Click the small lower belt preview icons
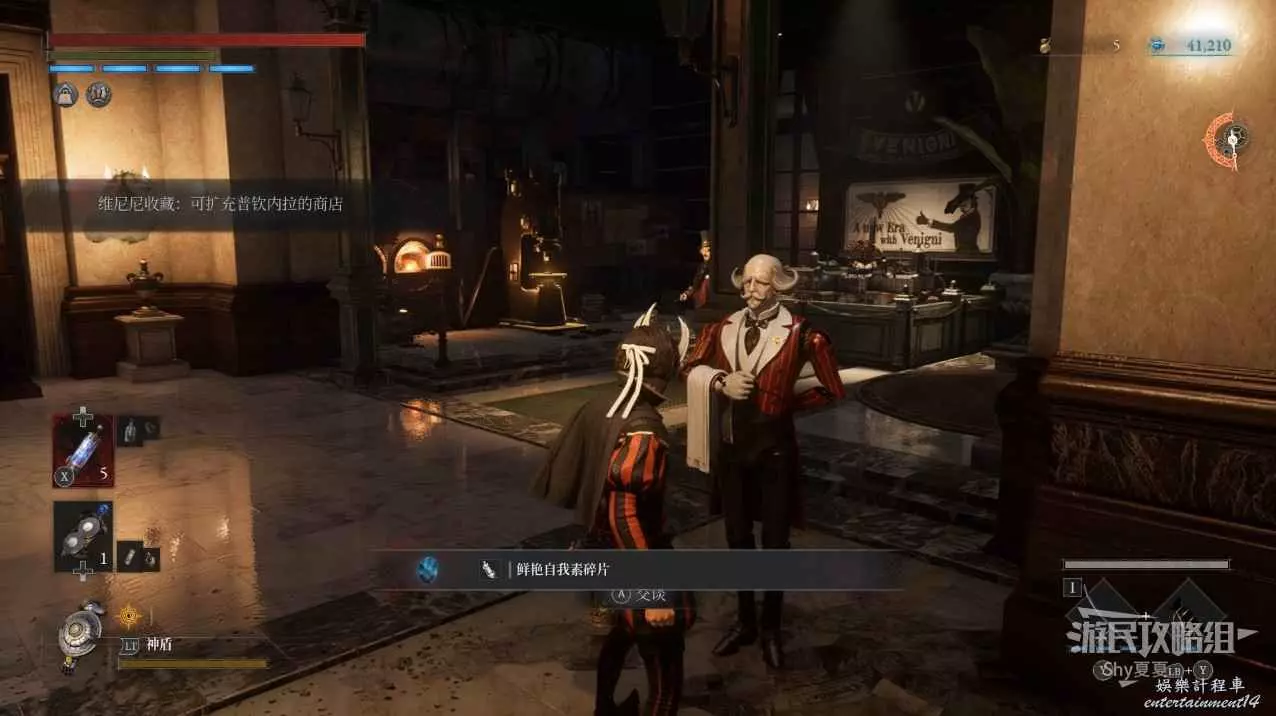Viewport: 1276px width, 716px height. [x=139, y=556]
